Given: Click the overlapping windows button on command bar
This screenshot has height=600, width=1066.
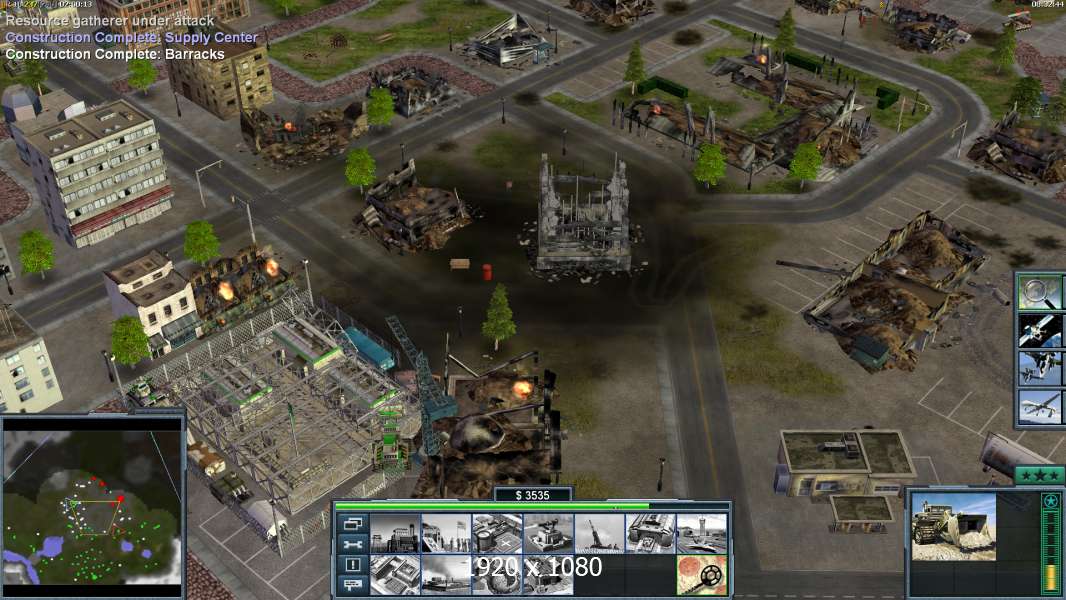Looking at the screenshot, I should pos(352,523).
